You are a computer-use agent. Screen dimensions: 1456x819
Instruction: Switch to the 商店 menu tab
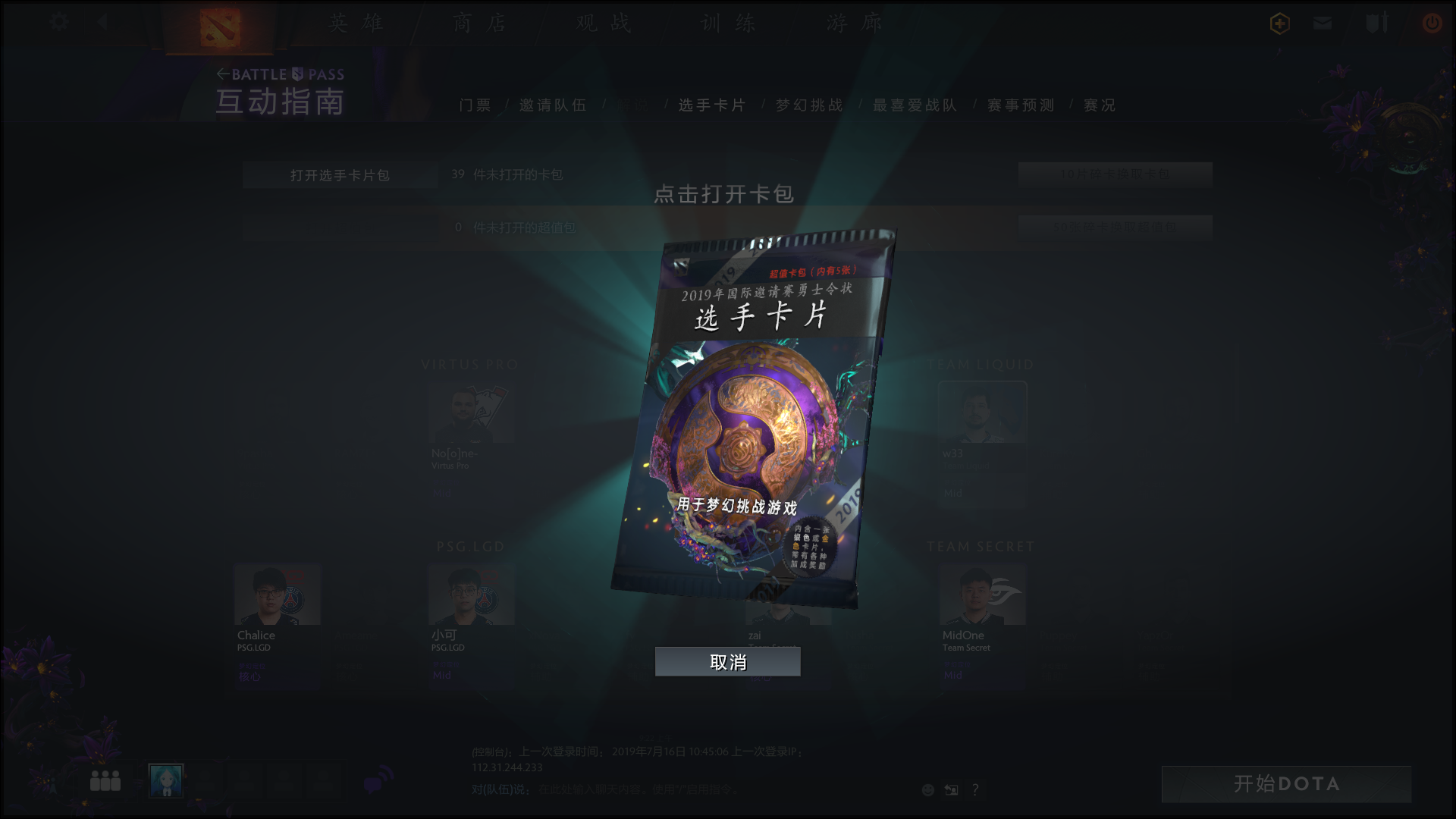481,24
